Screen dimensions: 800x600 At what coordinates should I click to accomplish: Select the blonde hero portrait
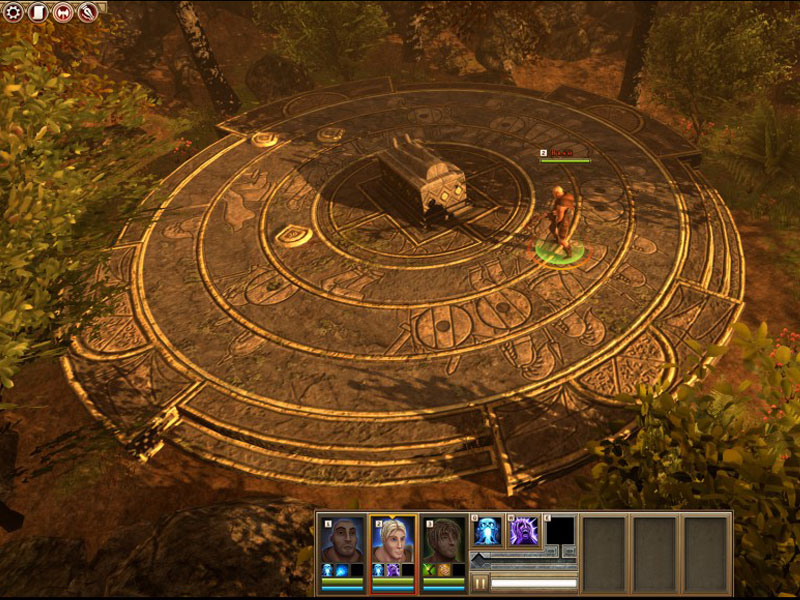click(x=393, y=540)
